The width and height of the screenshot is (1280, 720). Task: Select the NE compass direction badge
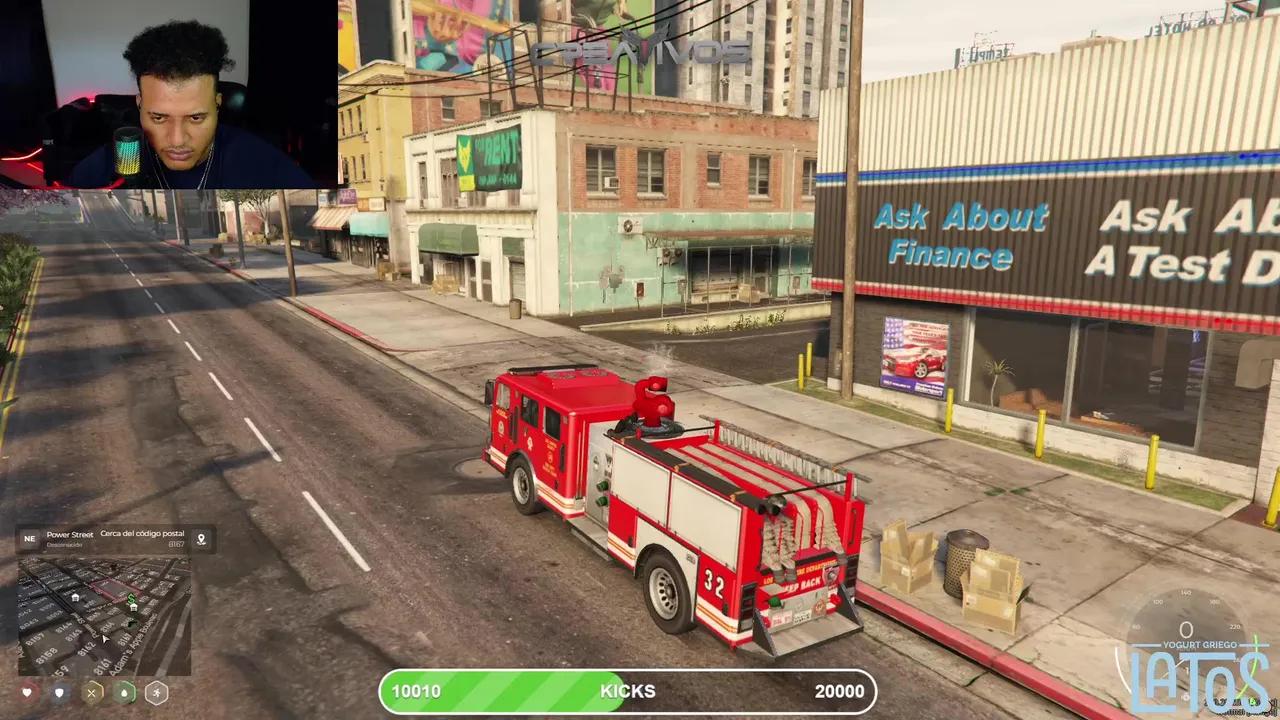(29, 539)
